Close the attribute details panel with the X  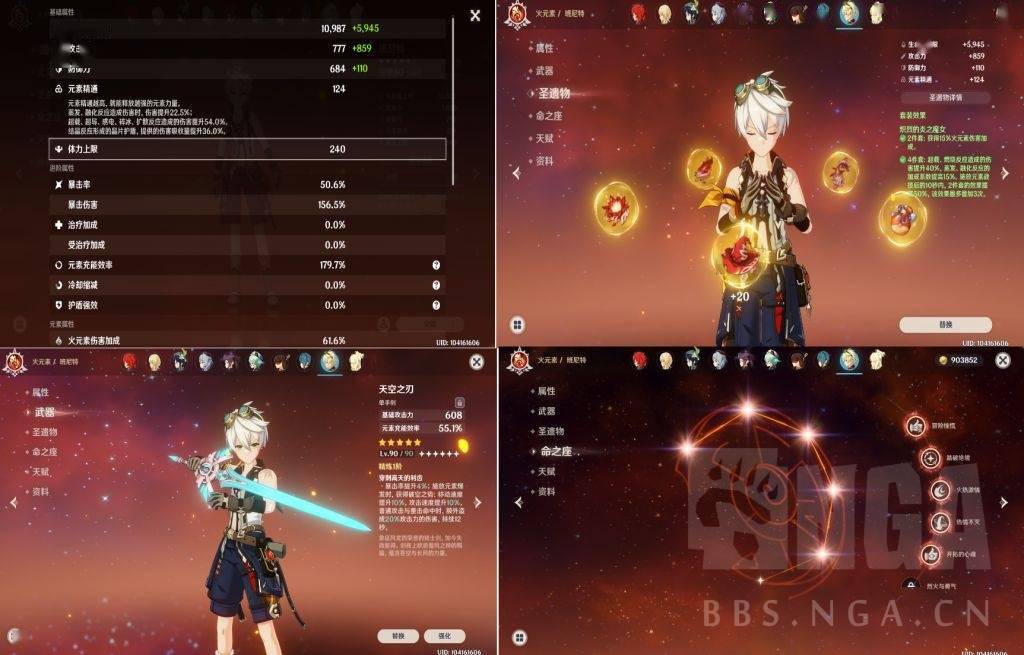(475, 15)
